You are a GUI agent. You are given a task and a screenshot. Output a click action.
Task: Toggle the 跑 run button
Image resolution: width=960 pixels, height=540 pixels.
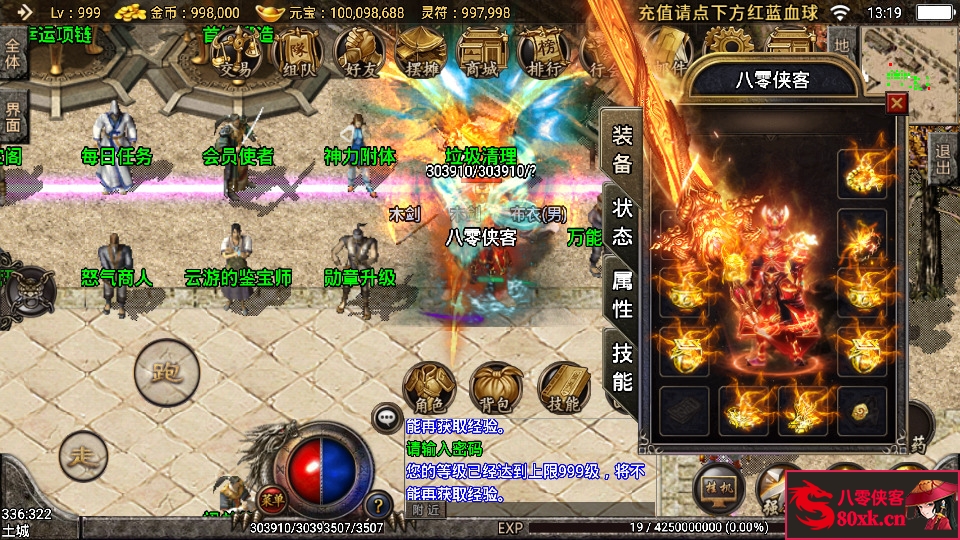click(x=166, y=373)
